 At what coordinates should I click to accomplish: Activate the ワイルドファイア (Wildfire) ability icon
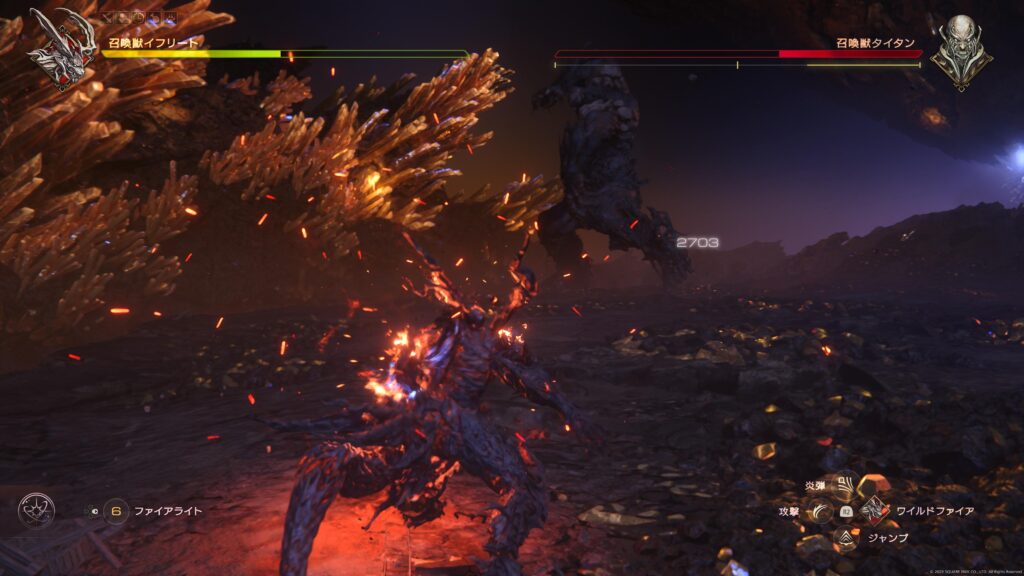[875, 511]
